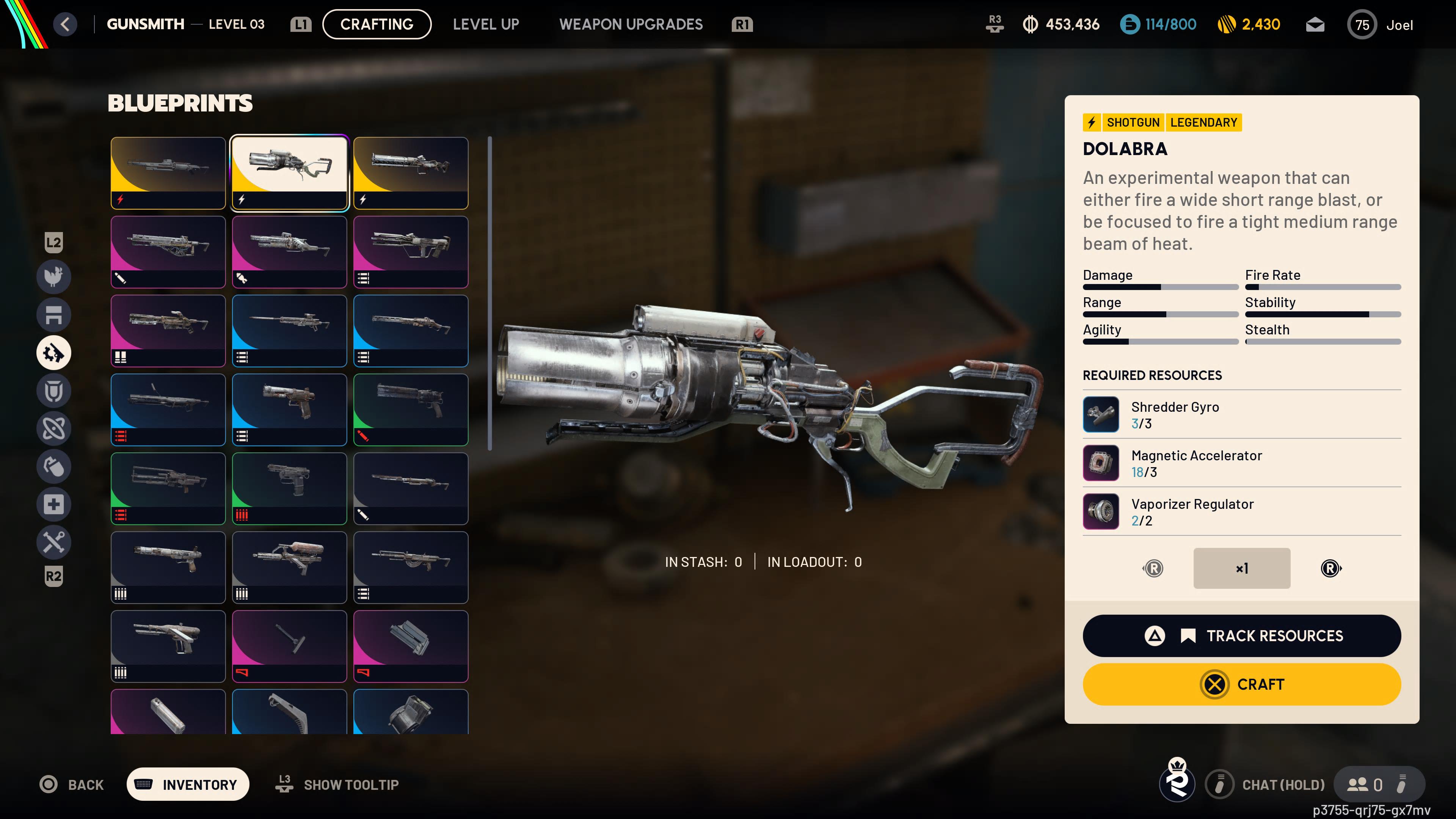
Task: Select the shield category icon in sidebar
Action: coord(54,391)
